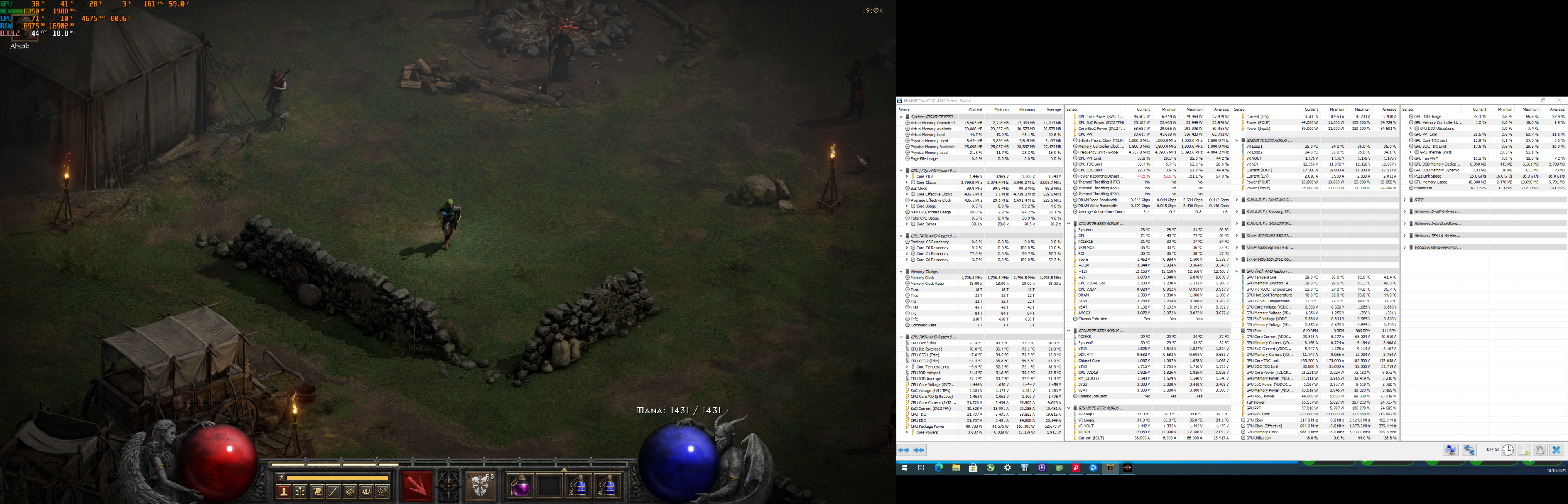Expand the Core VIDs sensor group
Viewport: 1568px width, 504px height.
[x=907, y=177]
